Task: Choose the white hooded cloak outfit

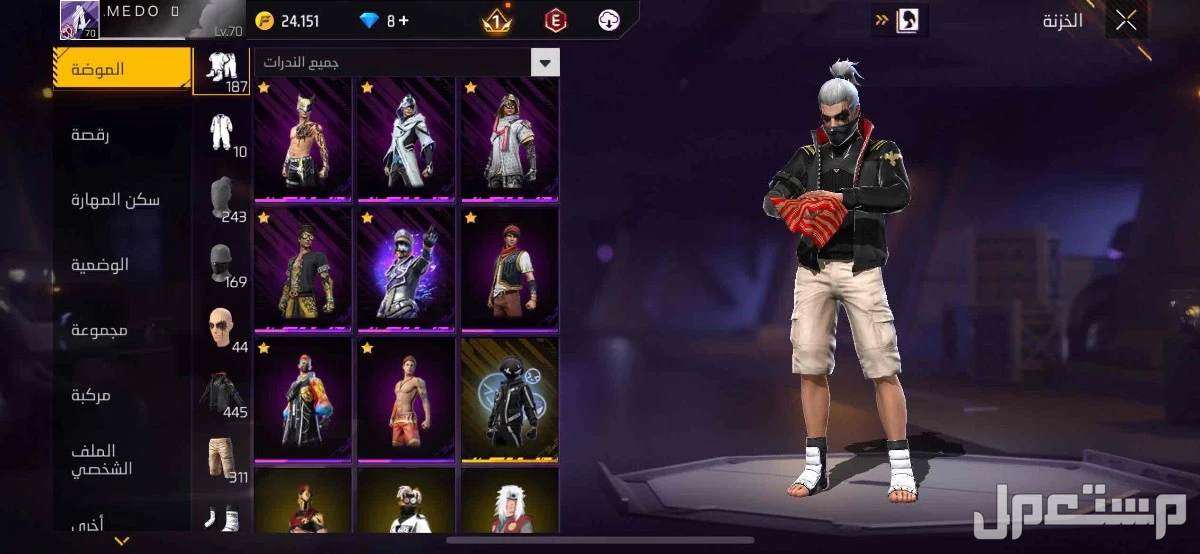Action: (406, 140)
